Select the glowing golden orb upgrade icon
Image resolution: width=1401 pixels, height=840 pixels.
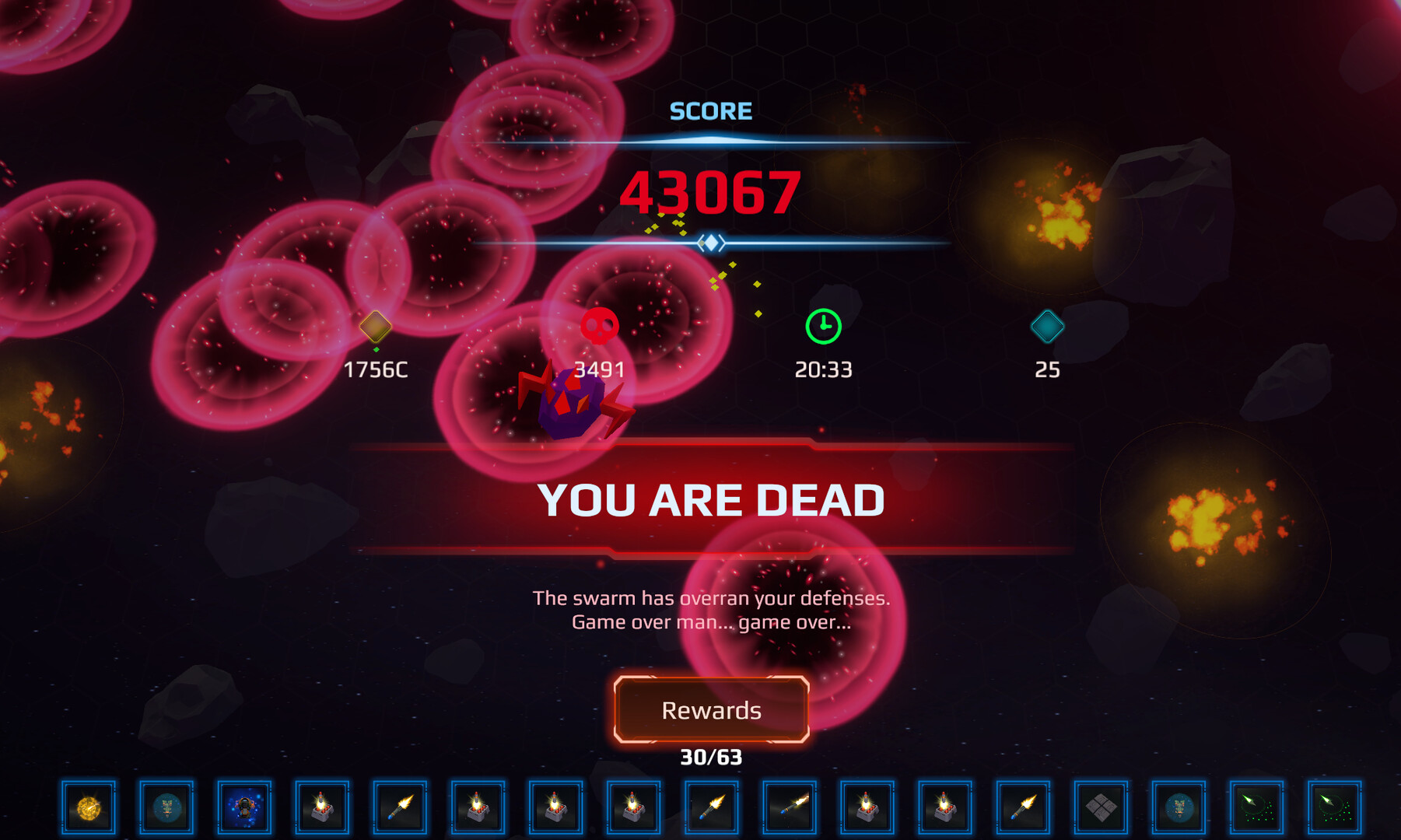point(89,808)
